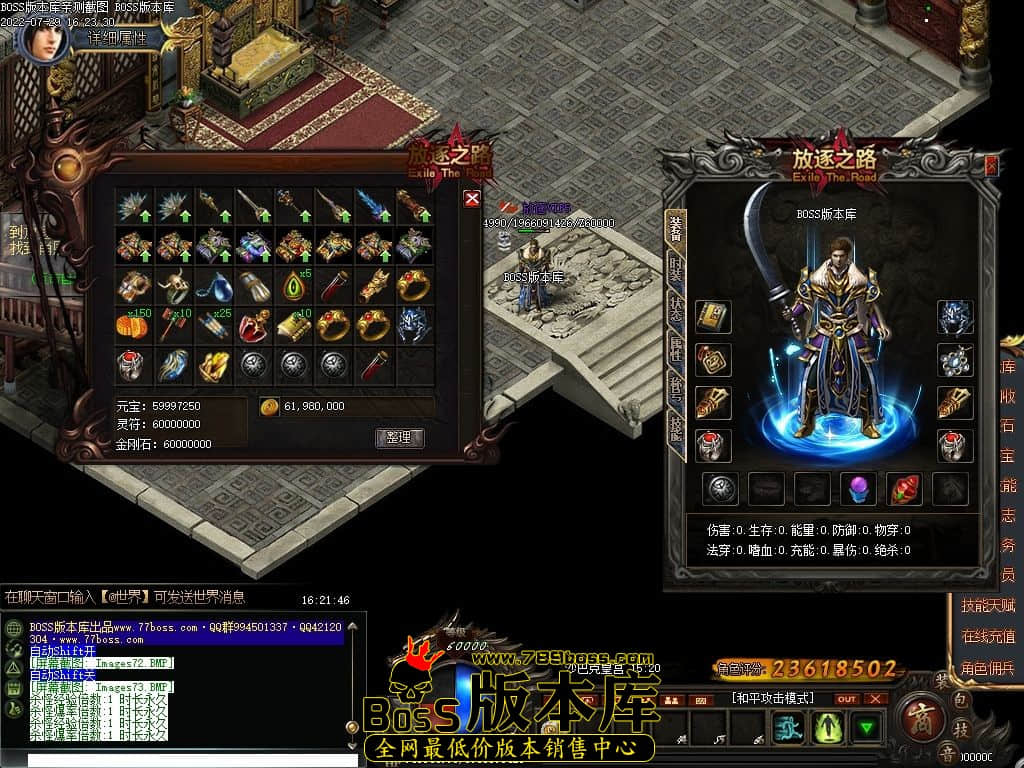This screenshot has width=1024, height=768.
Task: Select the horned skull ring item
Action: pos(174,286)
